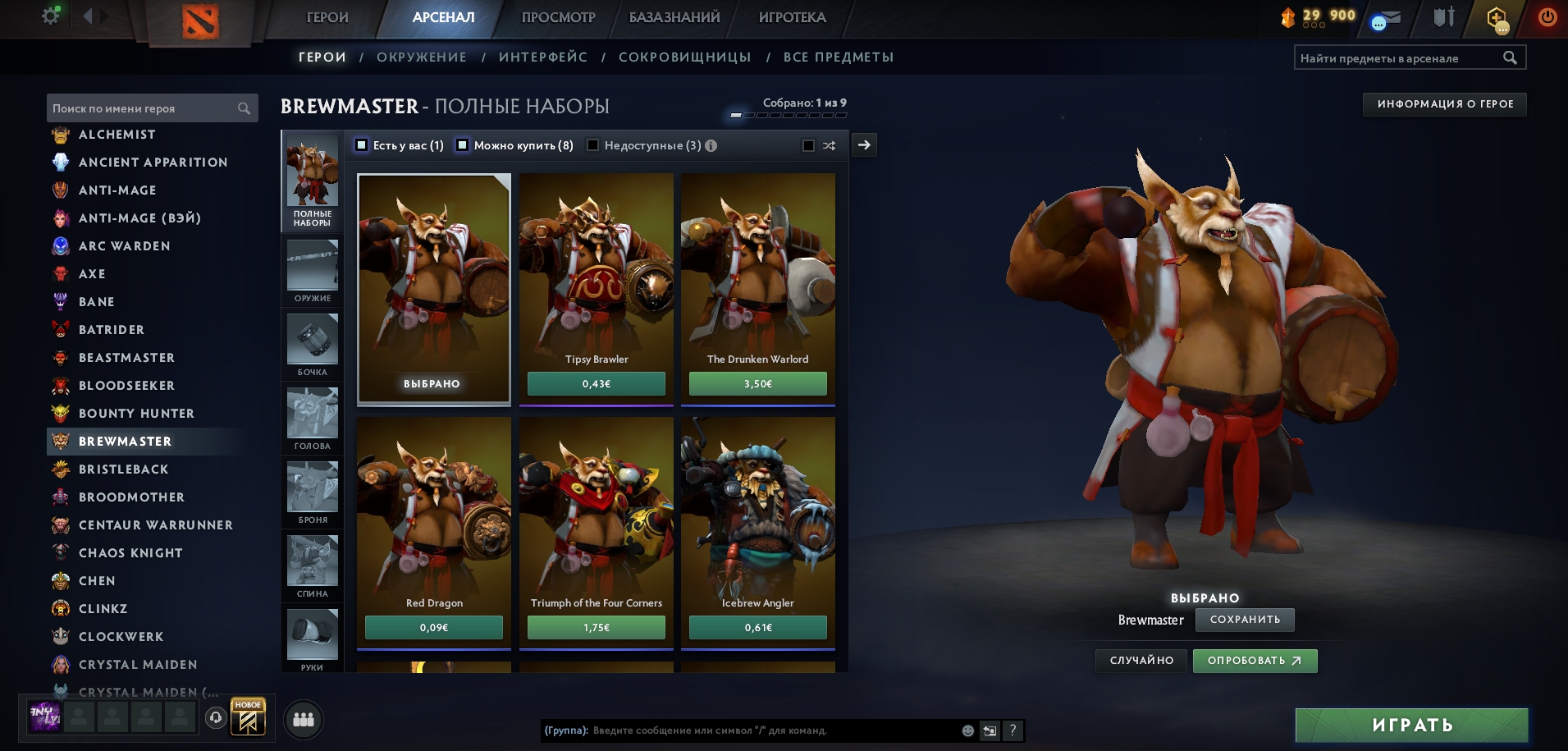
Task: Switch to the ГЕРОИ top tab
Action: click(327, 17)
